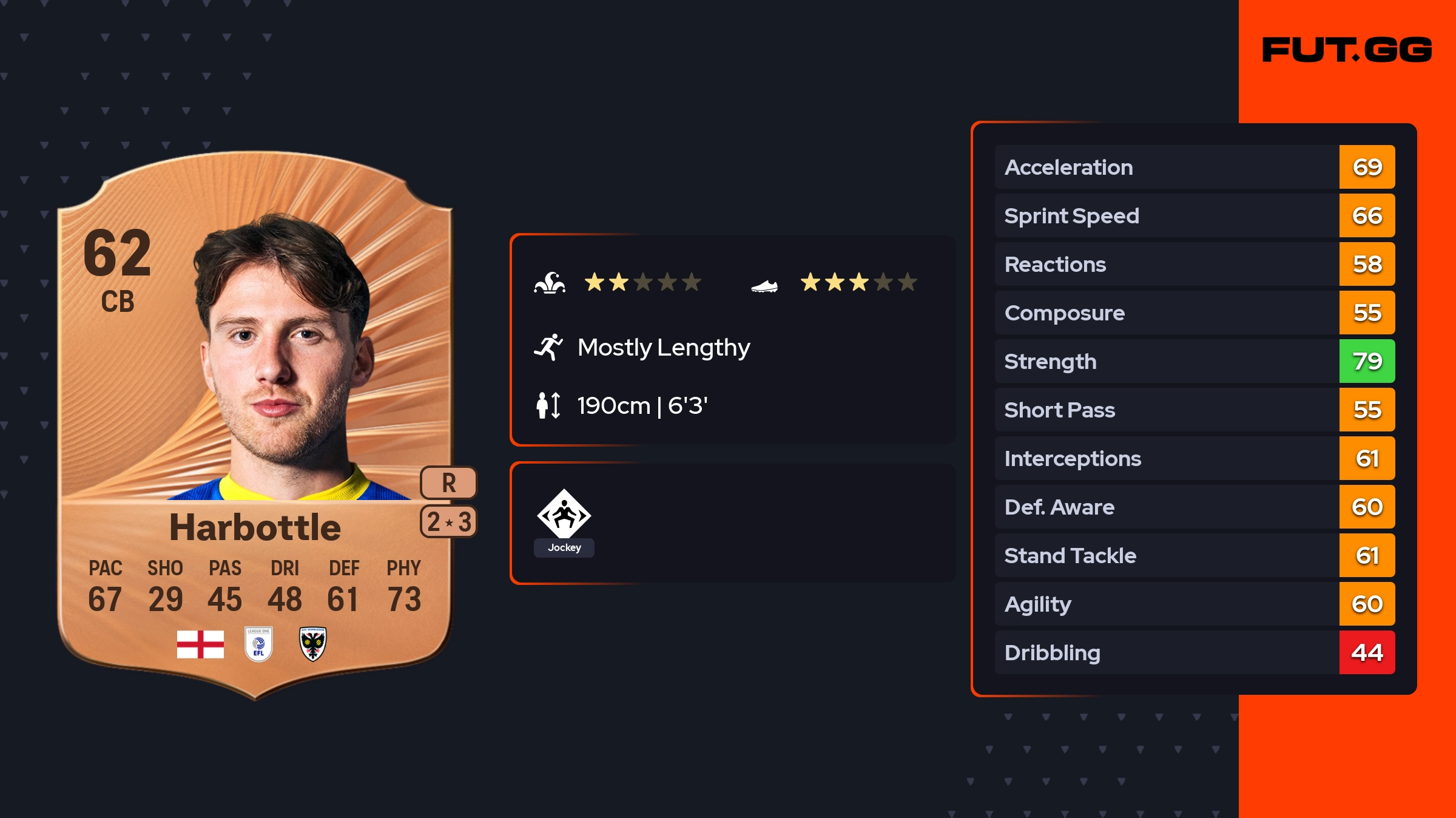Select the Interceptions stat row
Viewport: 1456px width, 818px height.
1194,458
